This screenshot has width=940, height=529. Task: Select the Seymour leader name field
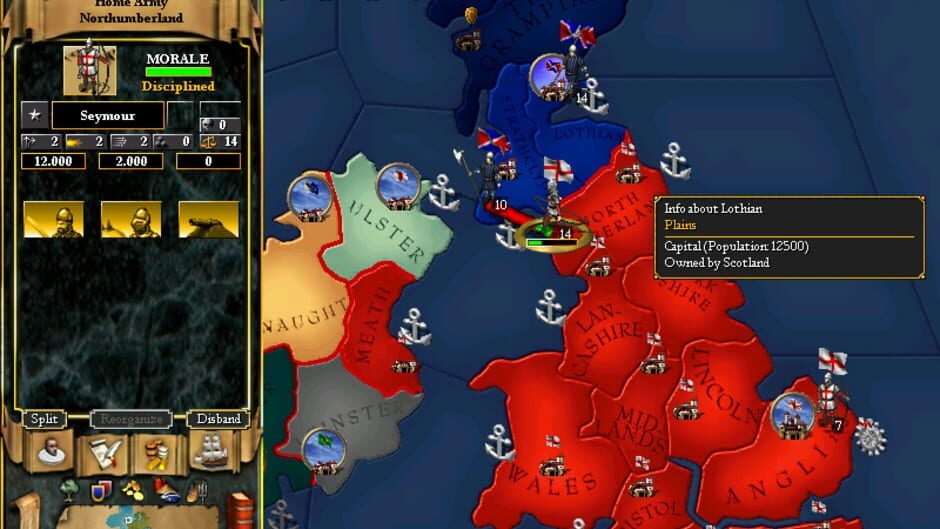point(108,115)
